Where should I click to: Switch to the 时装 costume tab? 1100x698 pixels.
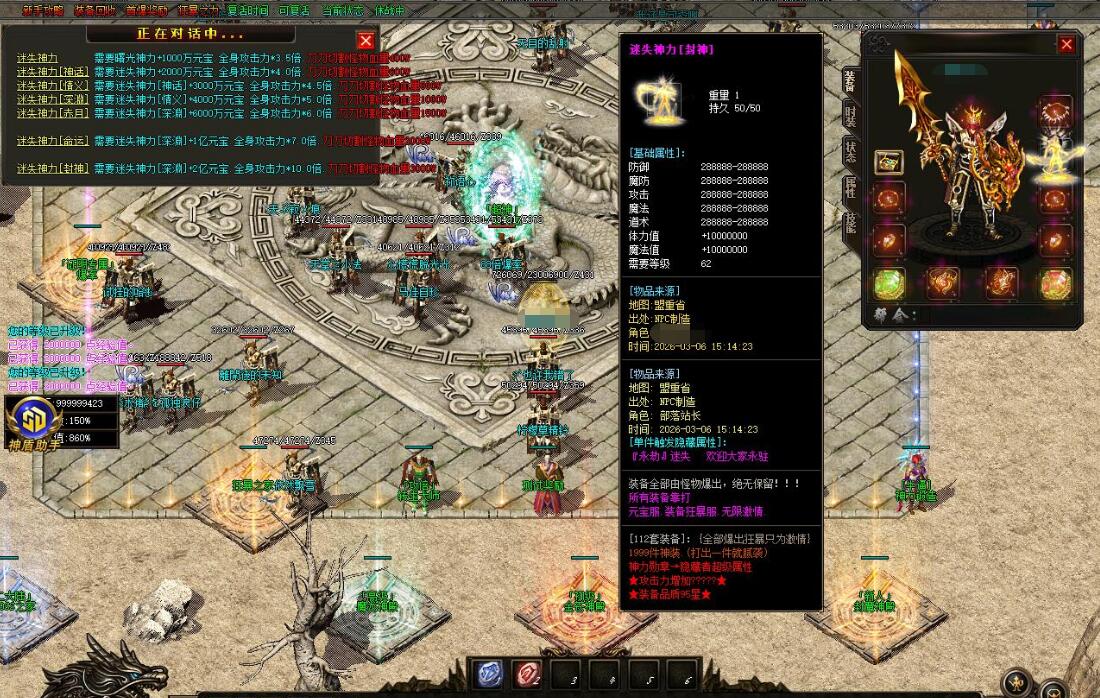pyautogui.click(x=850, y=115)
